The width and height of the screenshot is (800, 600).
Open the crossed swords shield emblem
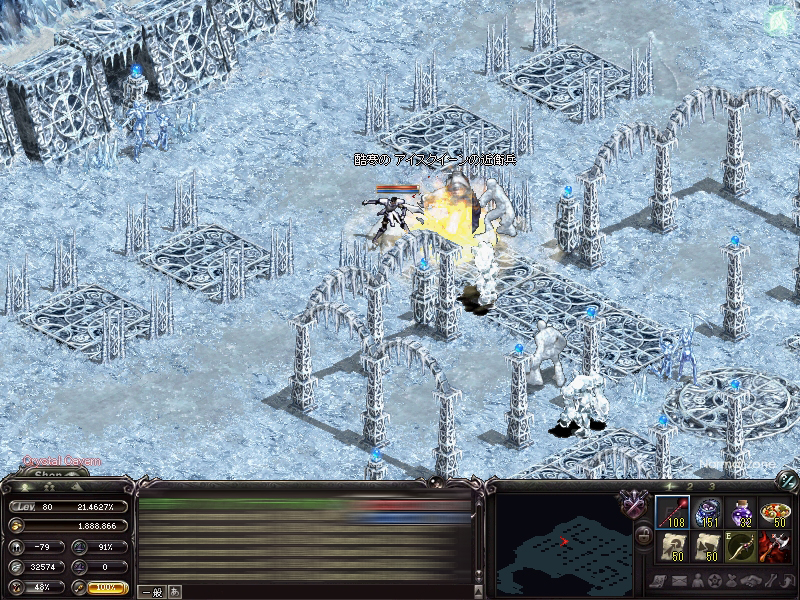[633, 503]
